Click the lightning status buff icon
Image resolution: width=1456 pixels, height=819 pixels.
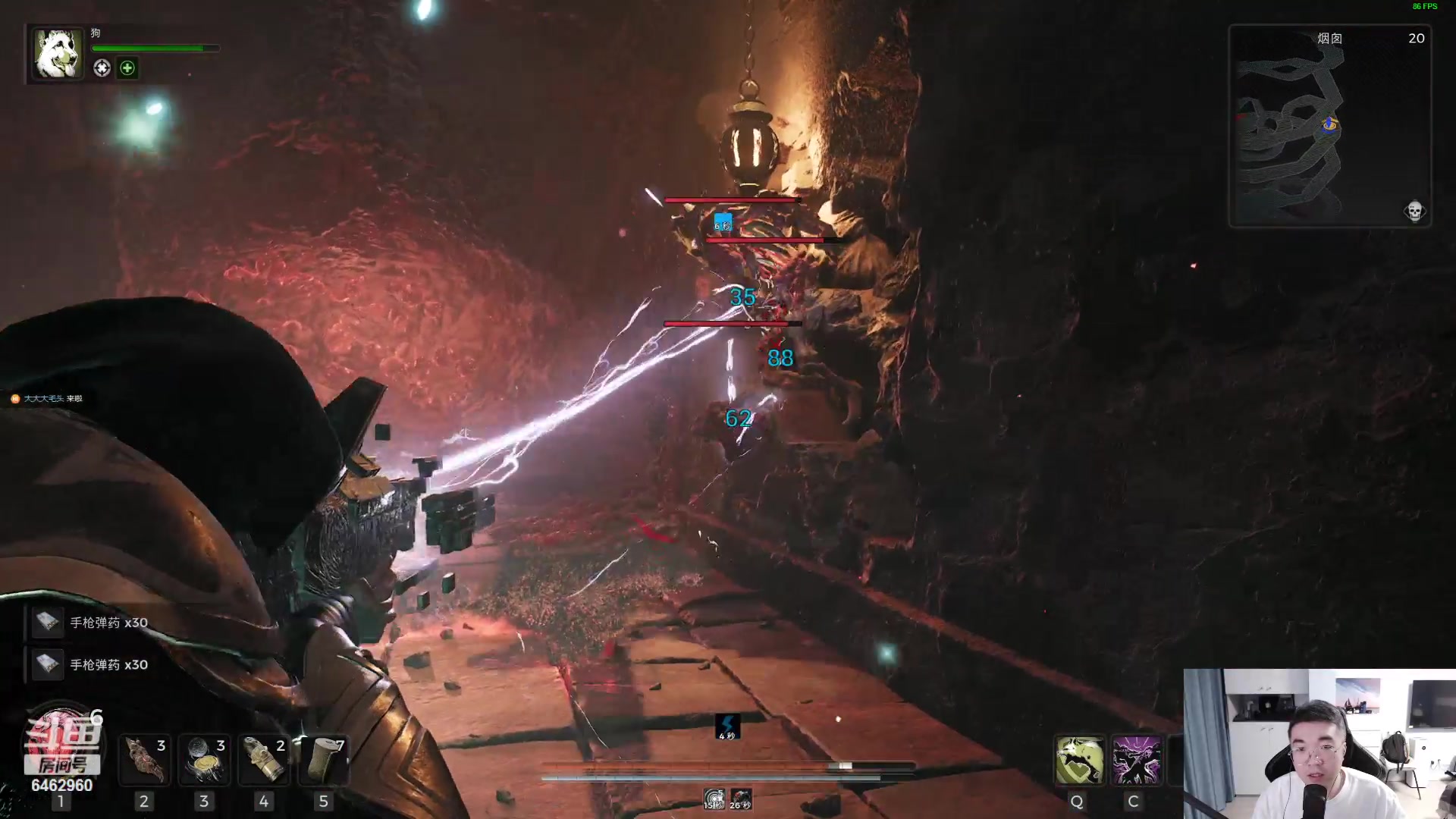(727, 726)
